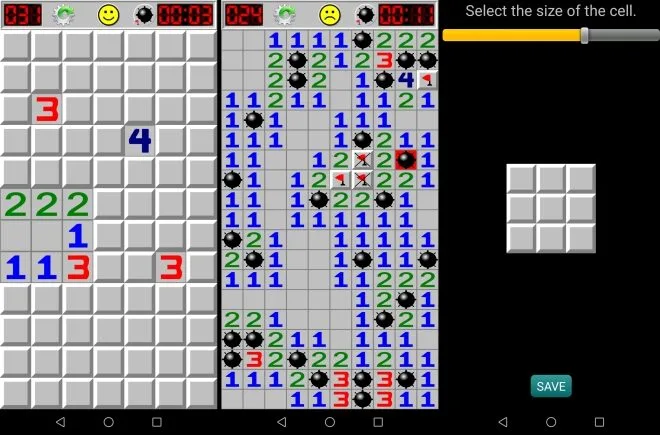Screen dimensions: 660x435
Task: Select the blue 1 tile below the green 2s
Action: coord(77,236)
